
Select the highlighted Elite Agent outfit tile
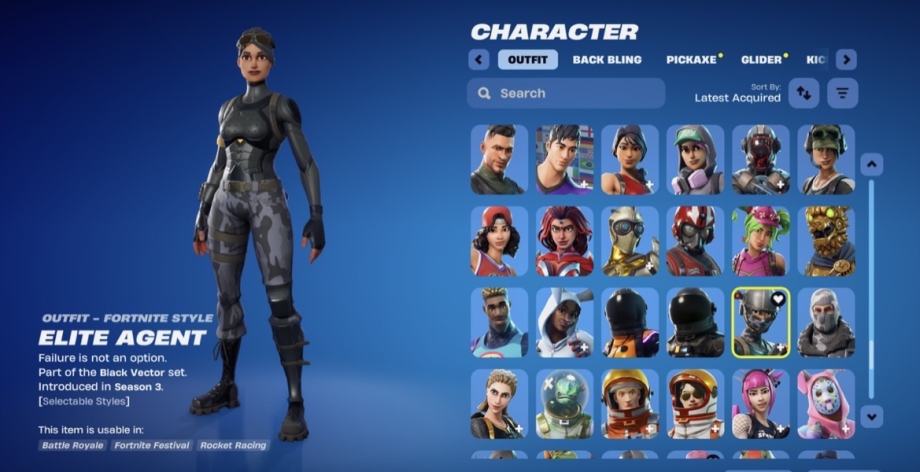[761, 322]
